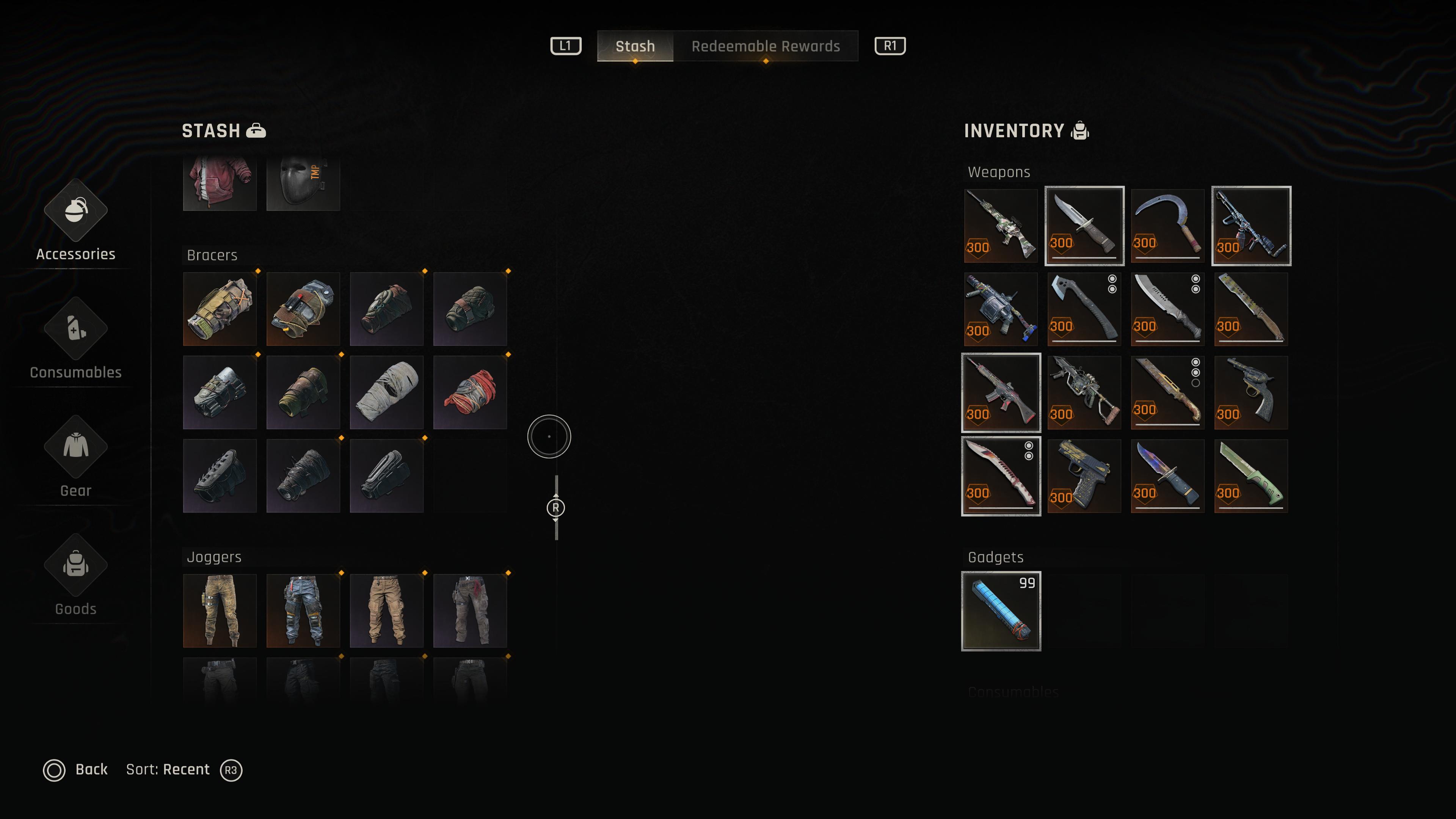Screen dimensions: 1456x819
Task: Pick the white bandage-wrapped bracer
Action: point(387,392)
